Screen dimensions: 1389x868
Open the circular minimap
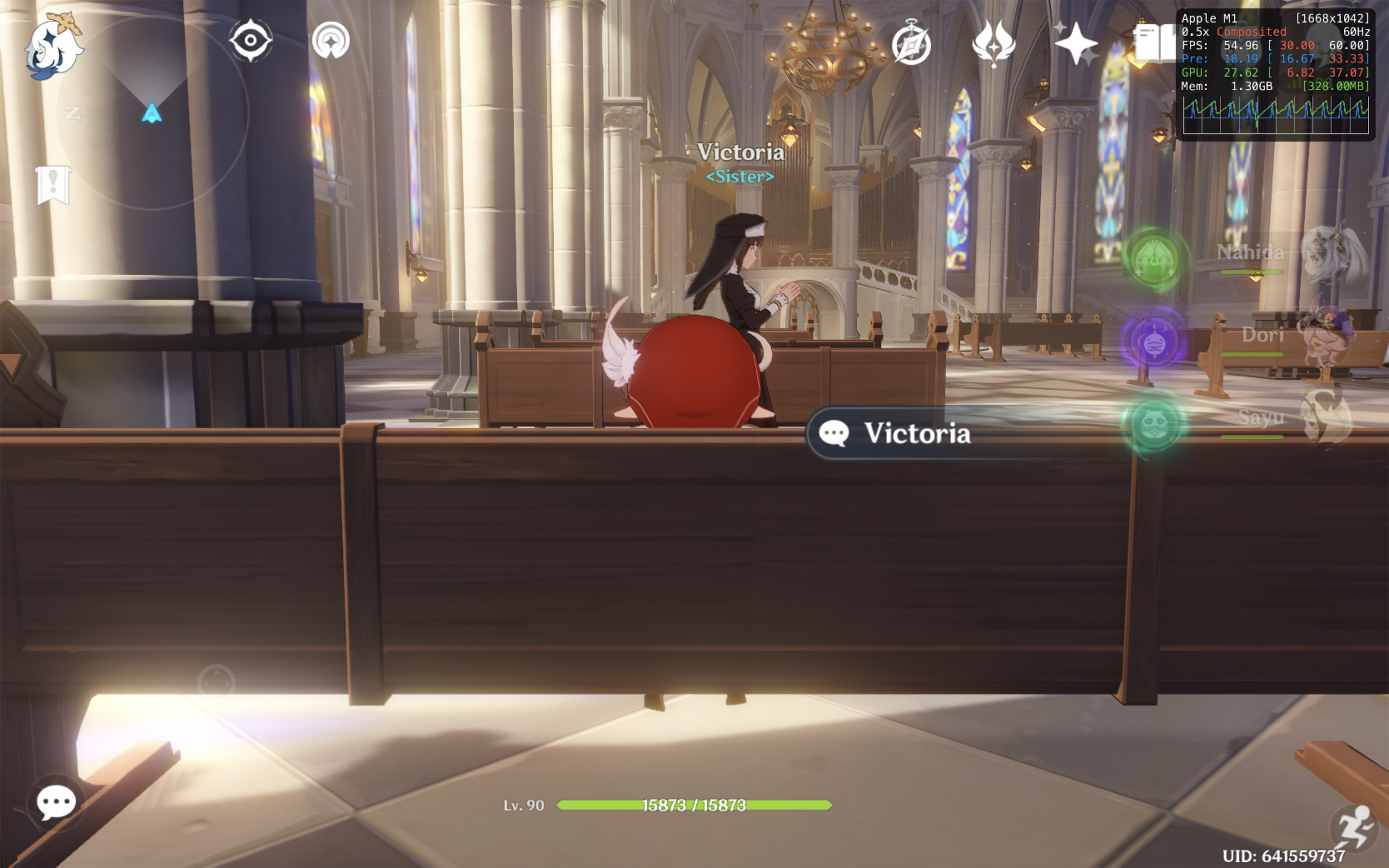(x=152, y=112)
